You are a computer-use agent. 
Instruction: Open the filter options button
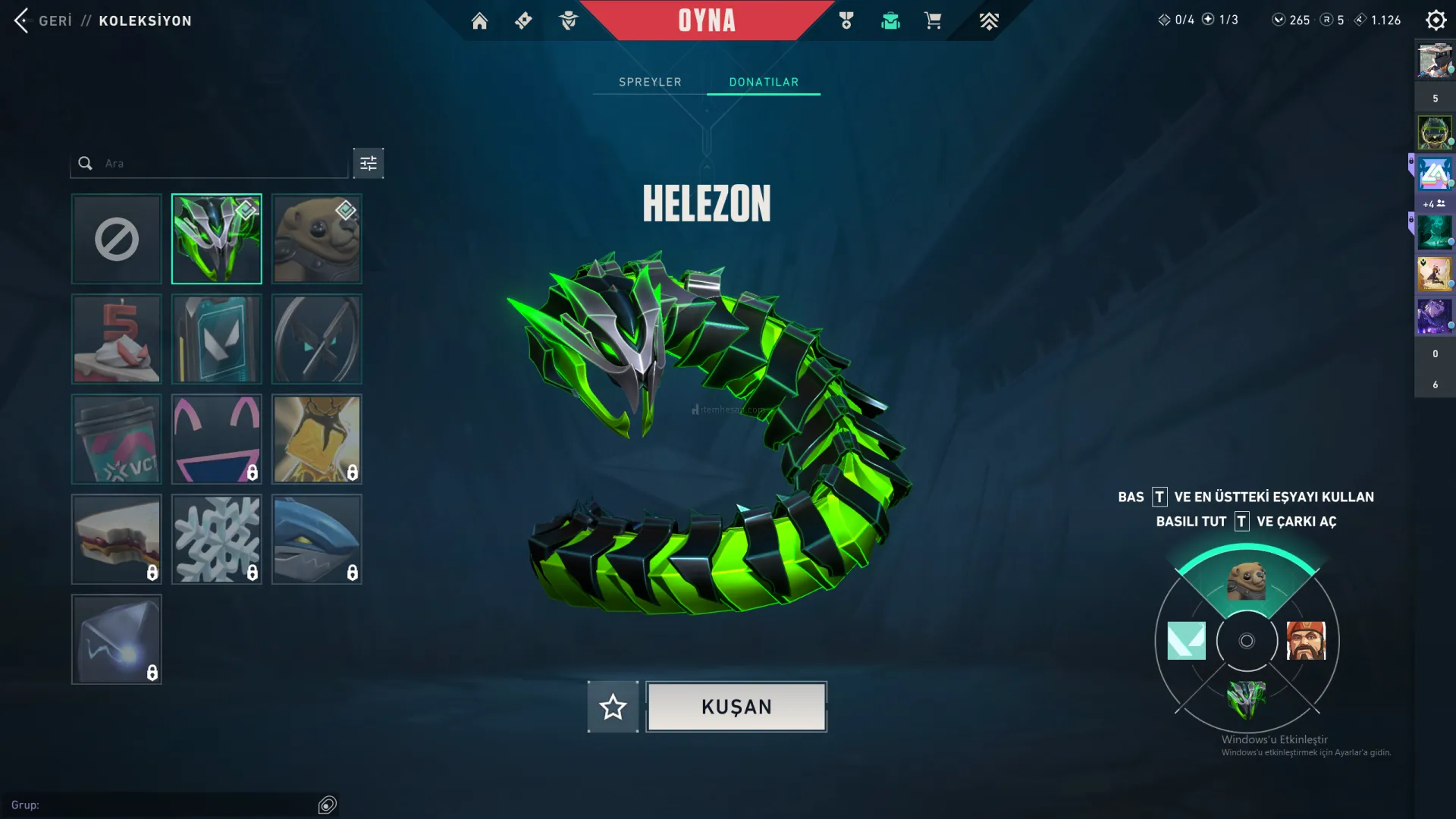coord(369,163)
